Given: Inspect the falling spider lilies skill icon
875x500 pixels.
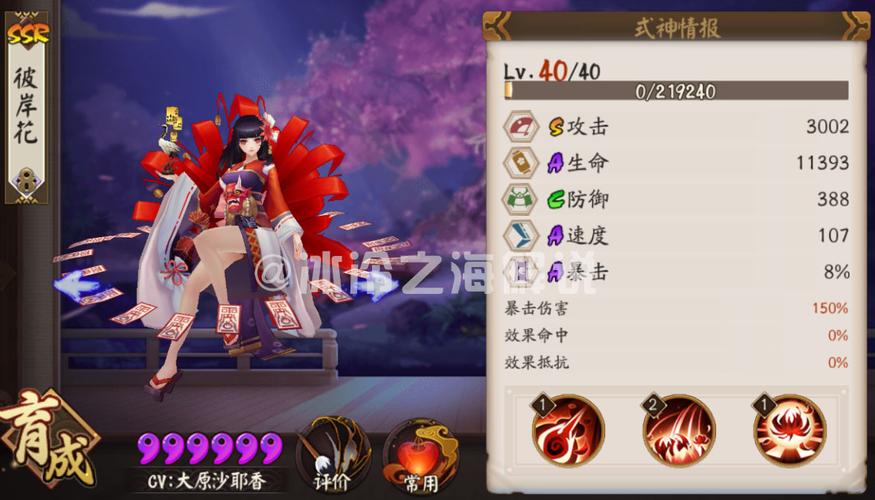Looking at the screenshot, I should click(678, 430).
